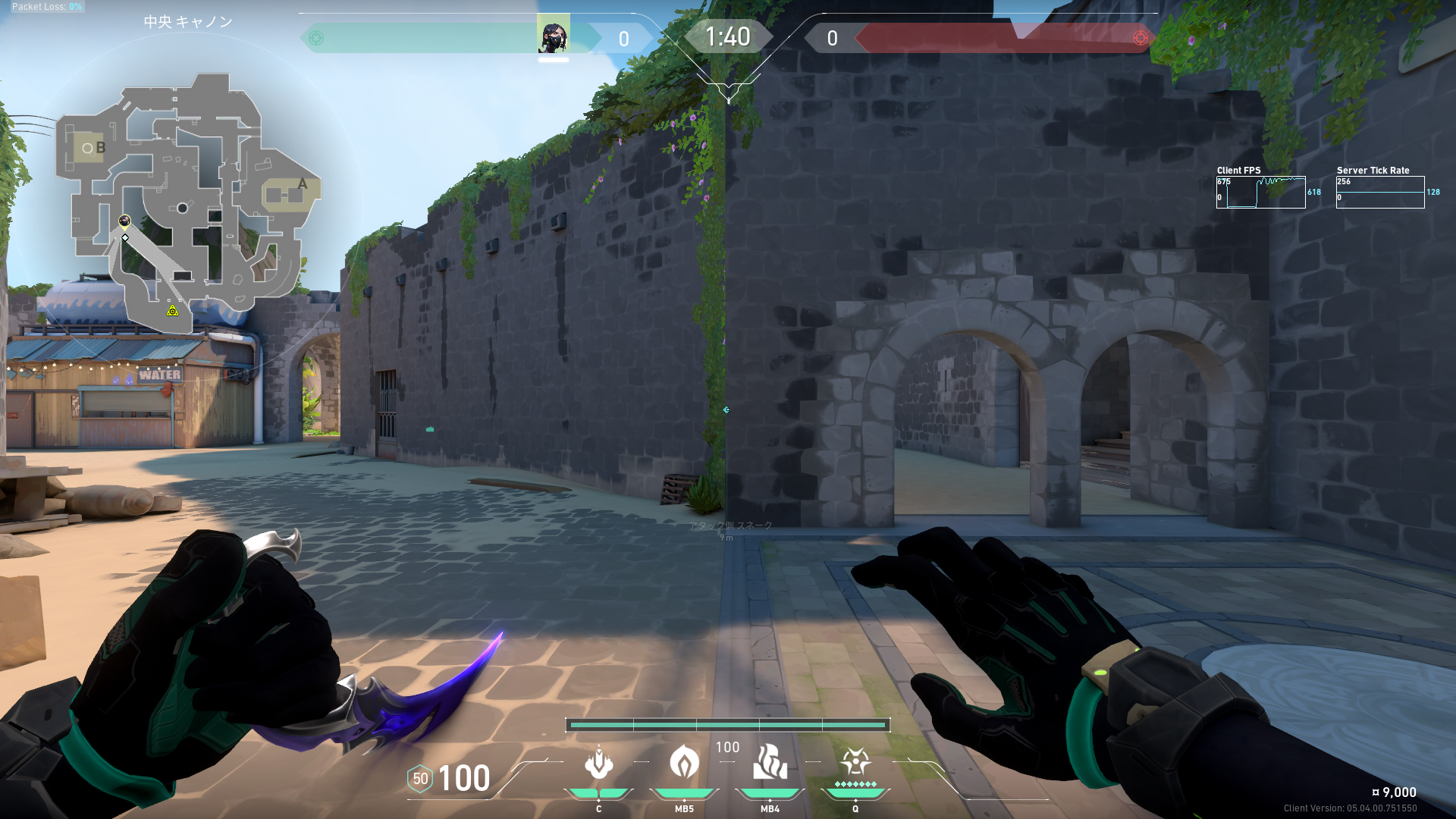Use the Toxic Screen ability icon

click(x=770, y=761)
